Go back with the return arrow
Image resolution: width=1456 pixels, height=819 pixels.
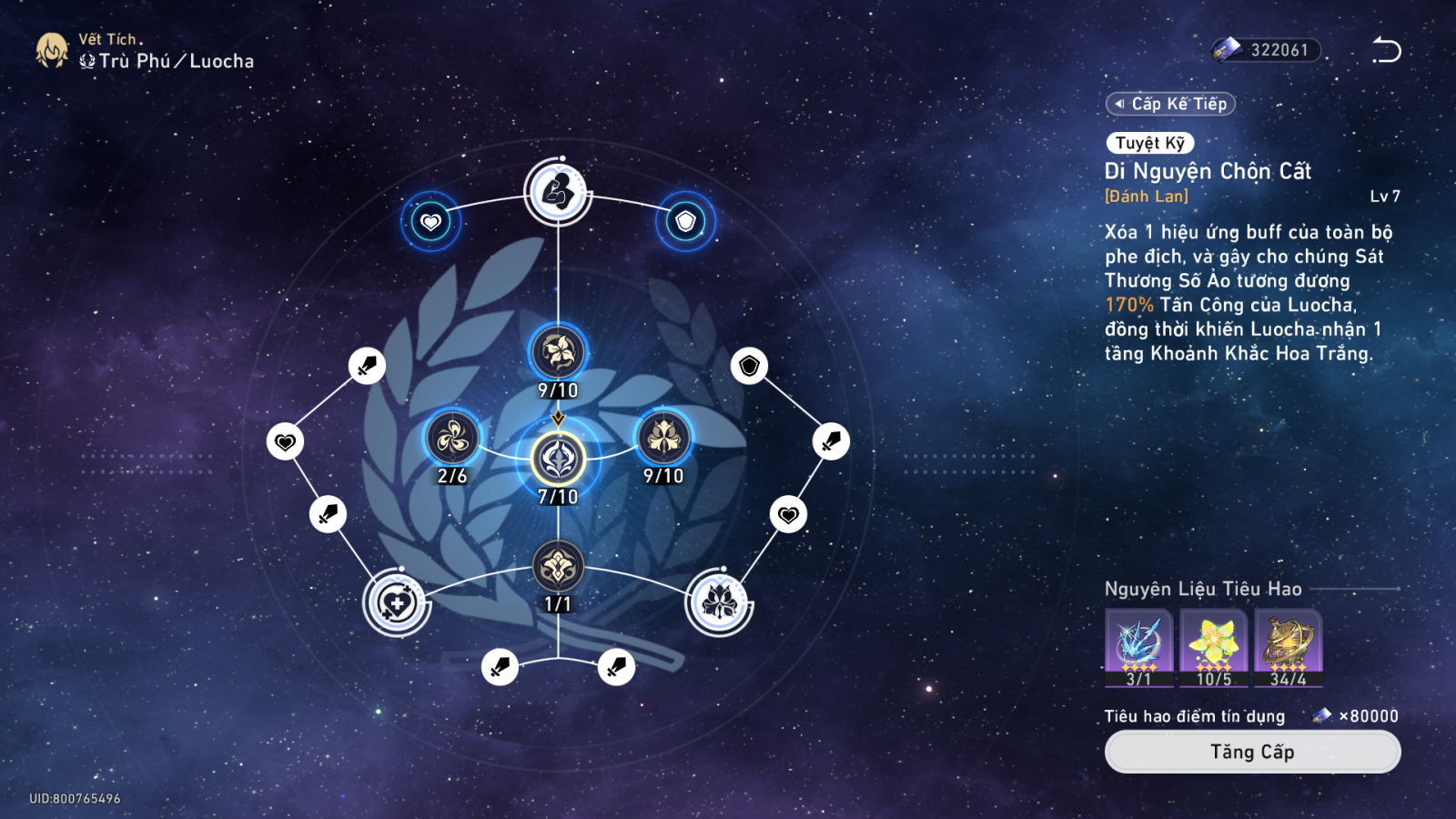click(x=1386, y=50)
